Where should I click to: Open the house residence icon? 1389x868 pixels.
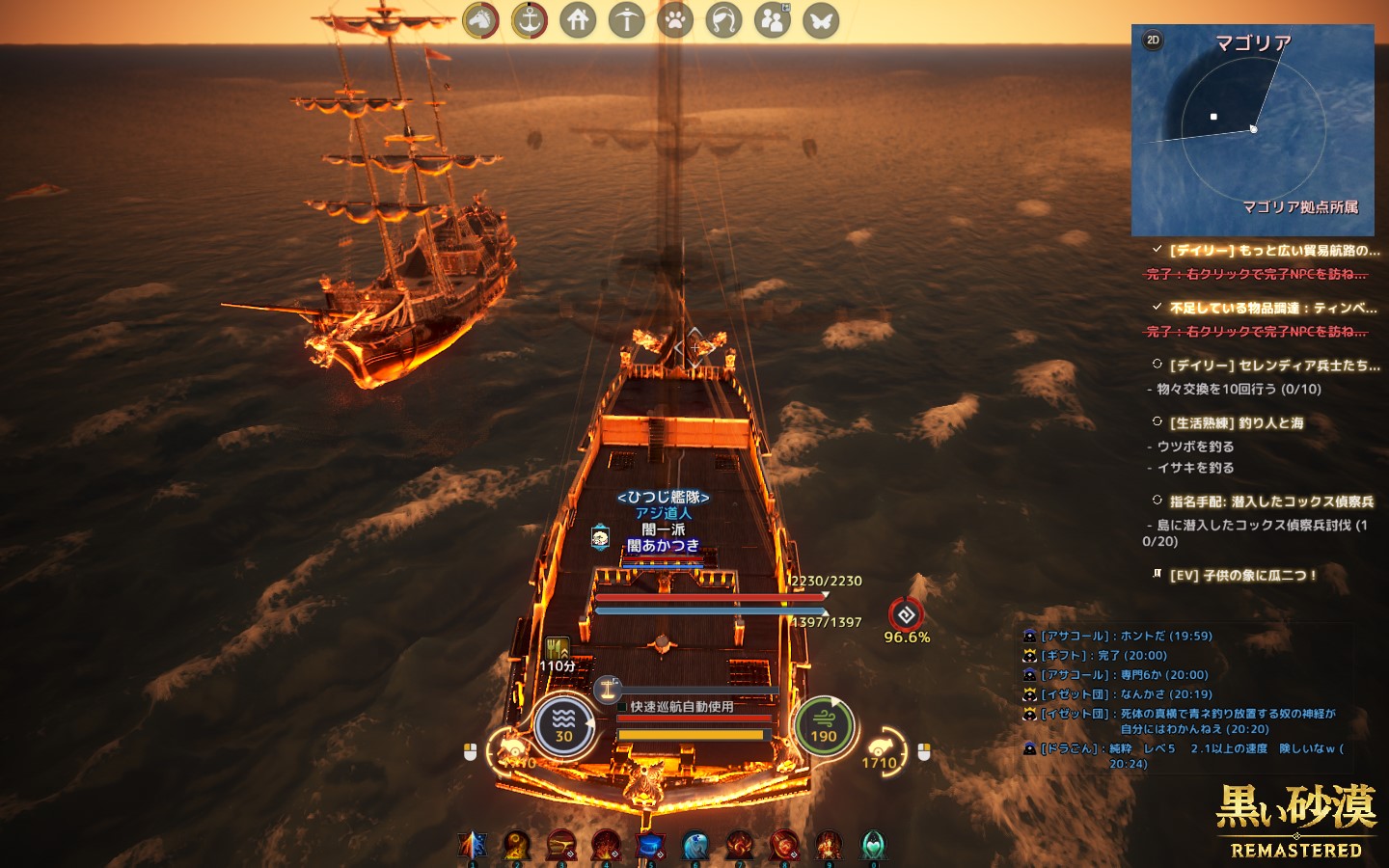(x=578, y=20)
